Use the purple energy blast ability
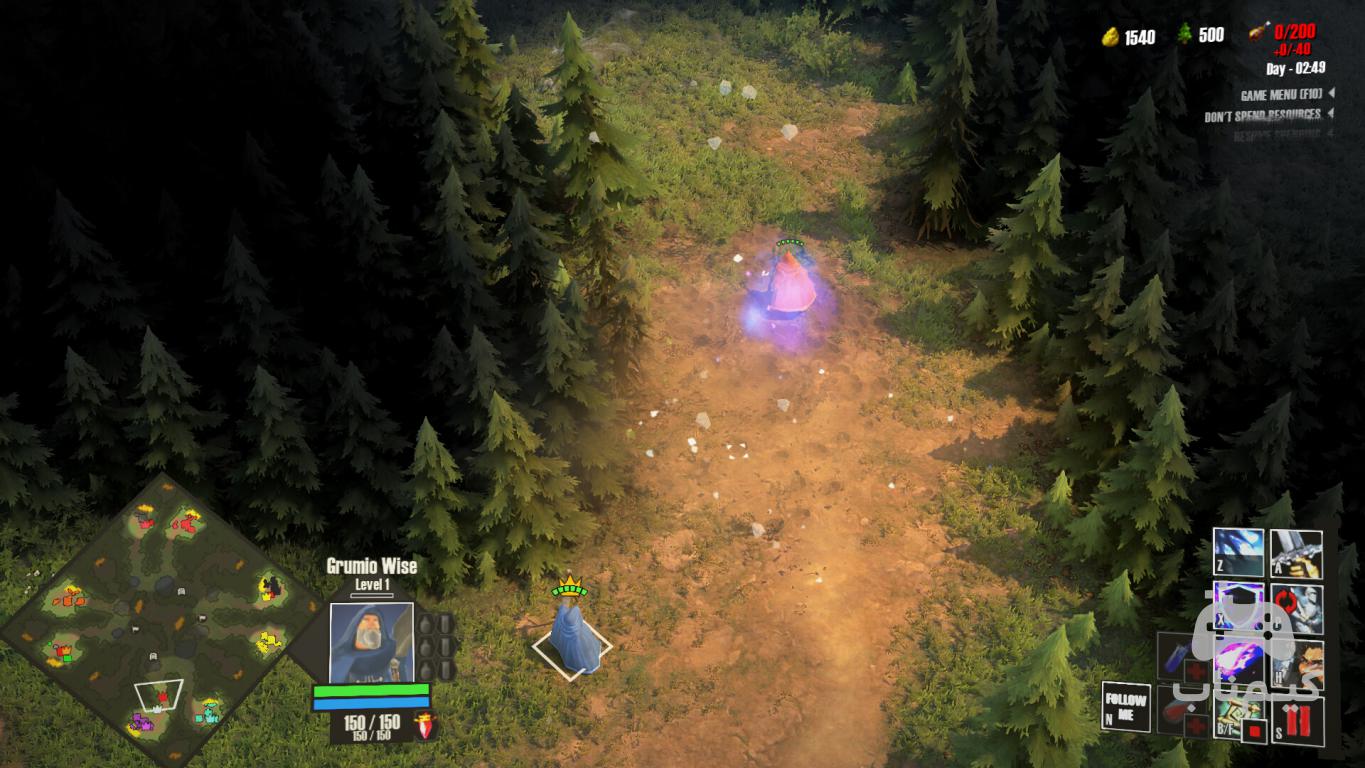Viewport: 1365px width, 768px height. [1238, 662]
